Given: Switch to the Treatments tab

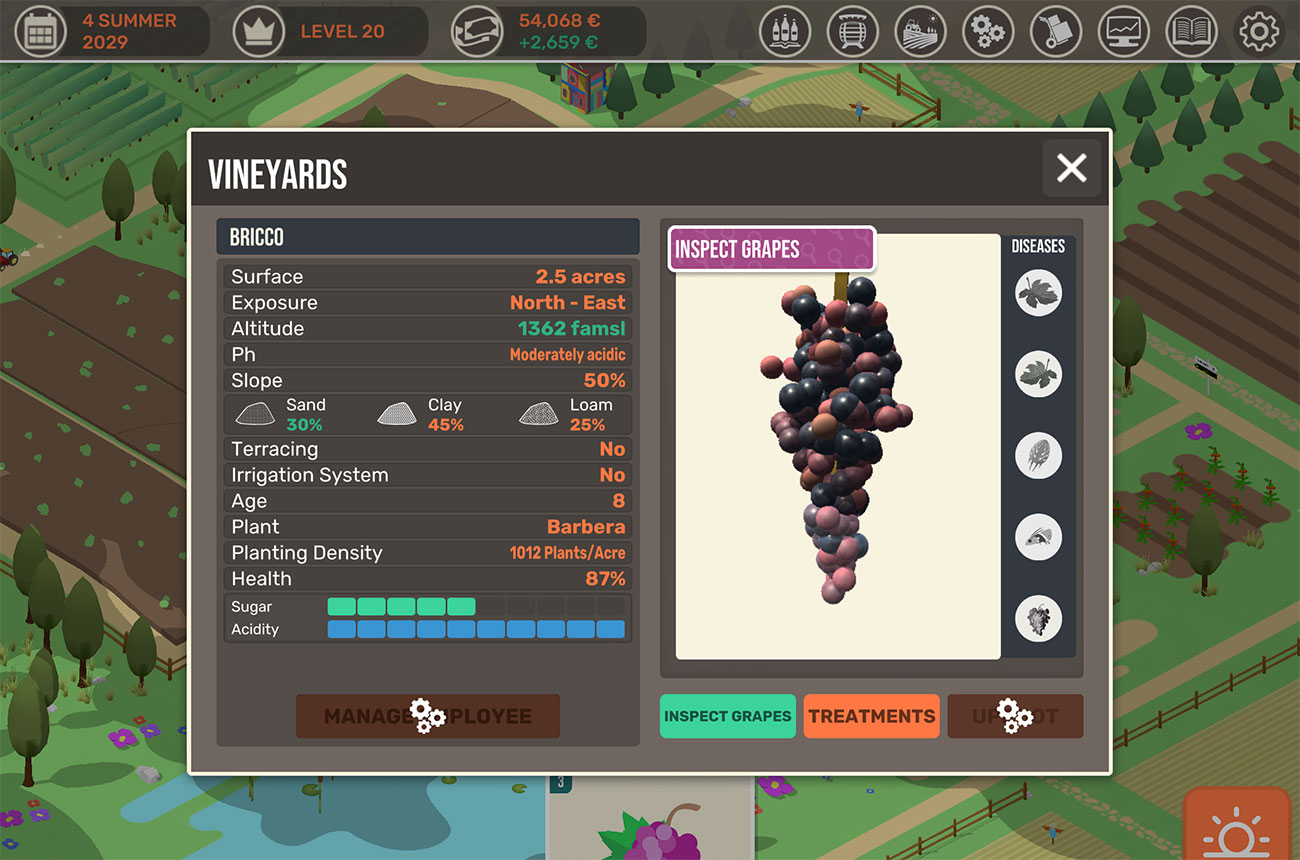Looking at the screenshot, I should coord(871,716).
